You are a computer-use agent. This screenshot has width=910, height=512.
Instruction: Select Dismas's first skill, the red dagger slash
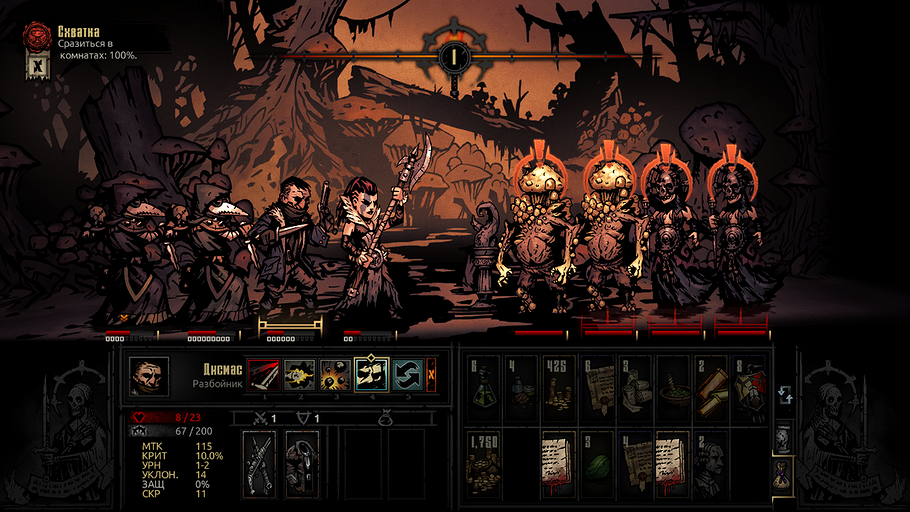(263, 376)
